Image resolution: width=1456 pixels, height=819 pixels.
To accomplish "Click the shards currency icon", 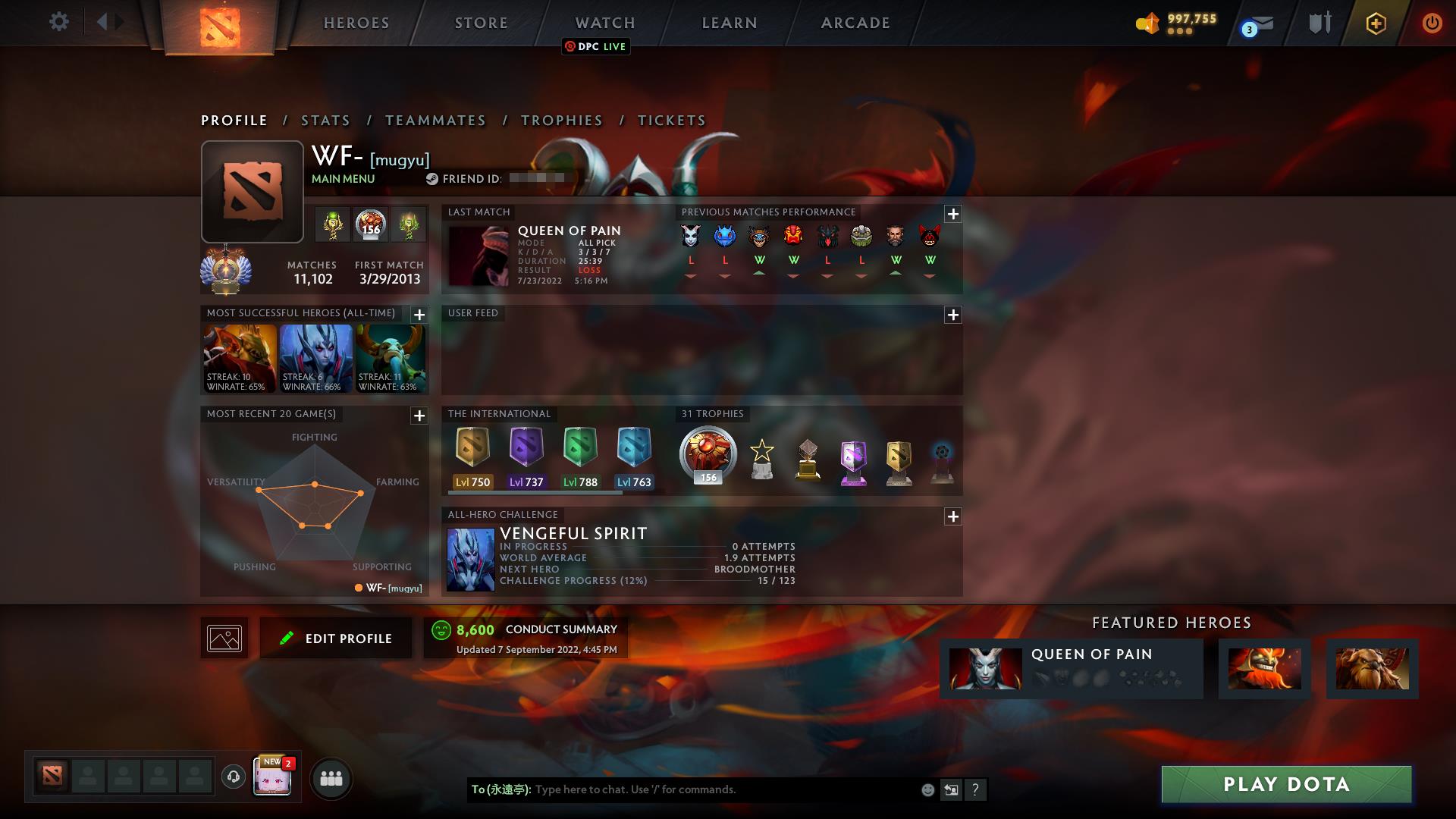I will tap(1147, 24).
